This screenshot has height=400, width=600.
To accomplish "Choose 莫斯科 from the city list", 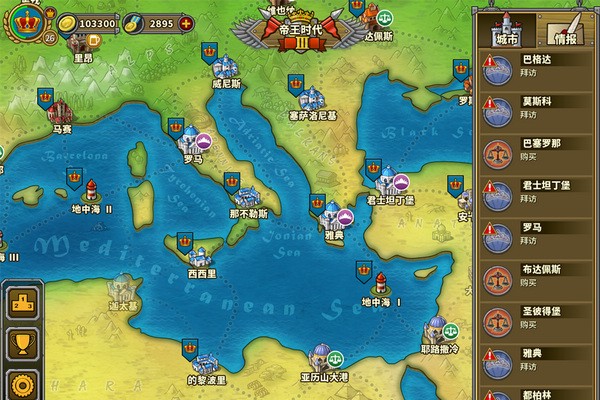I will [x=540, y=107].
